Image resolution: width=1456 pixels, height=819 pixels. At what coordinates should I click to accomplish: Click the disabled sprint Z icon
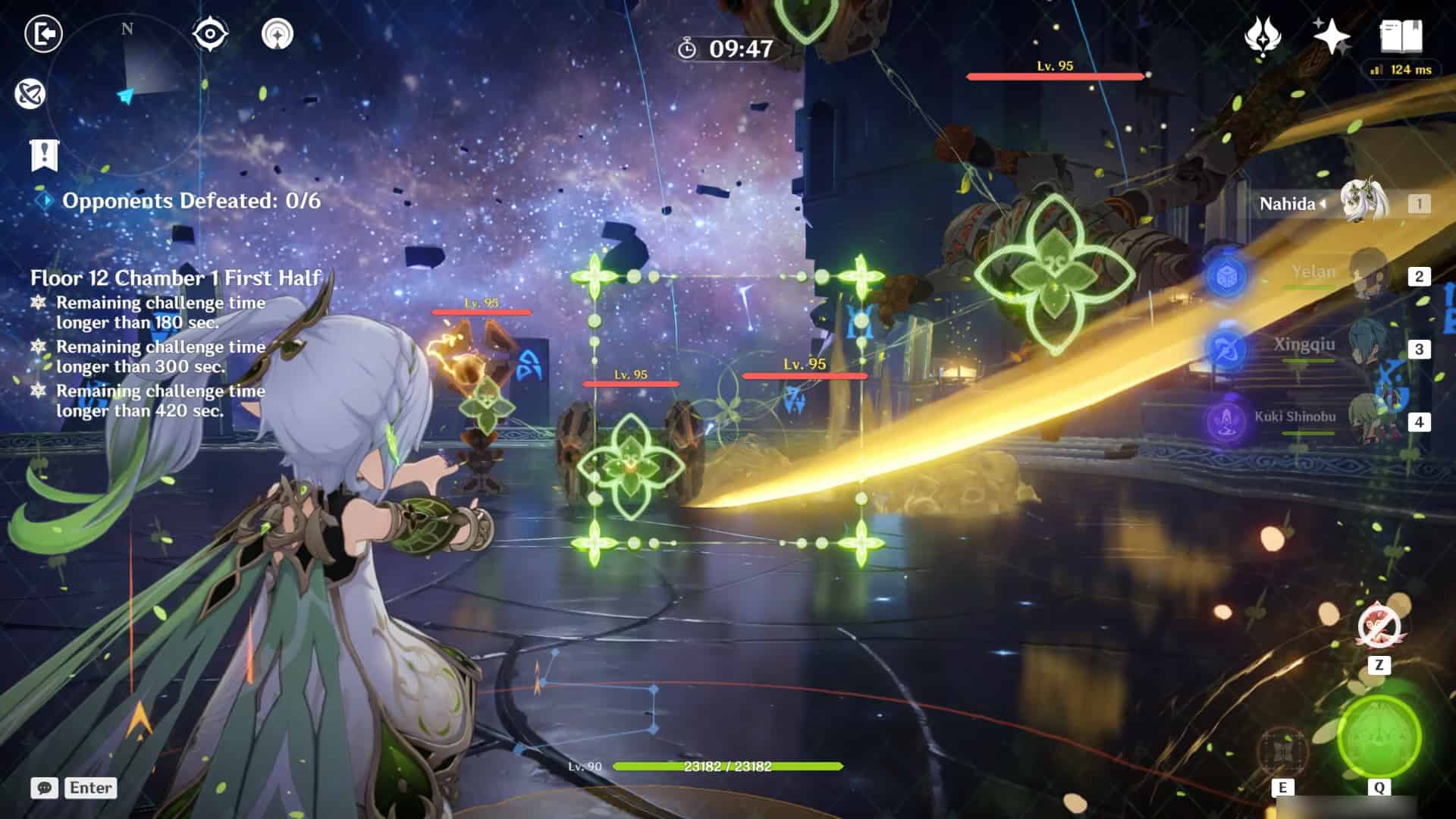1379,626
